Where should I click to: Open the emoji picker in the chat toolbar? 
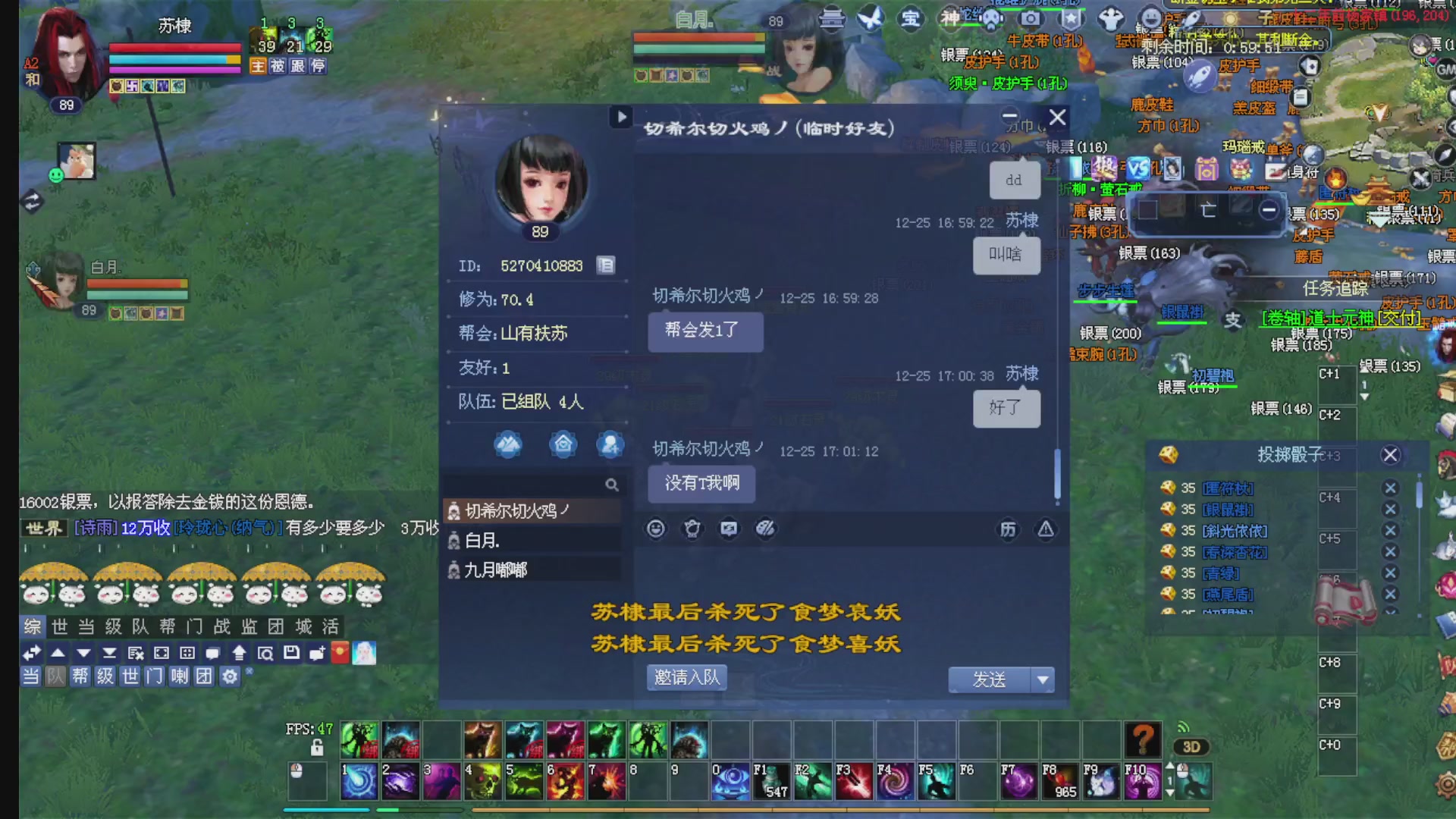(655, 529)
